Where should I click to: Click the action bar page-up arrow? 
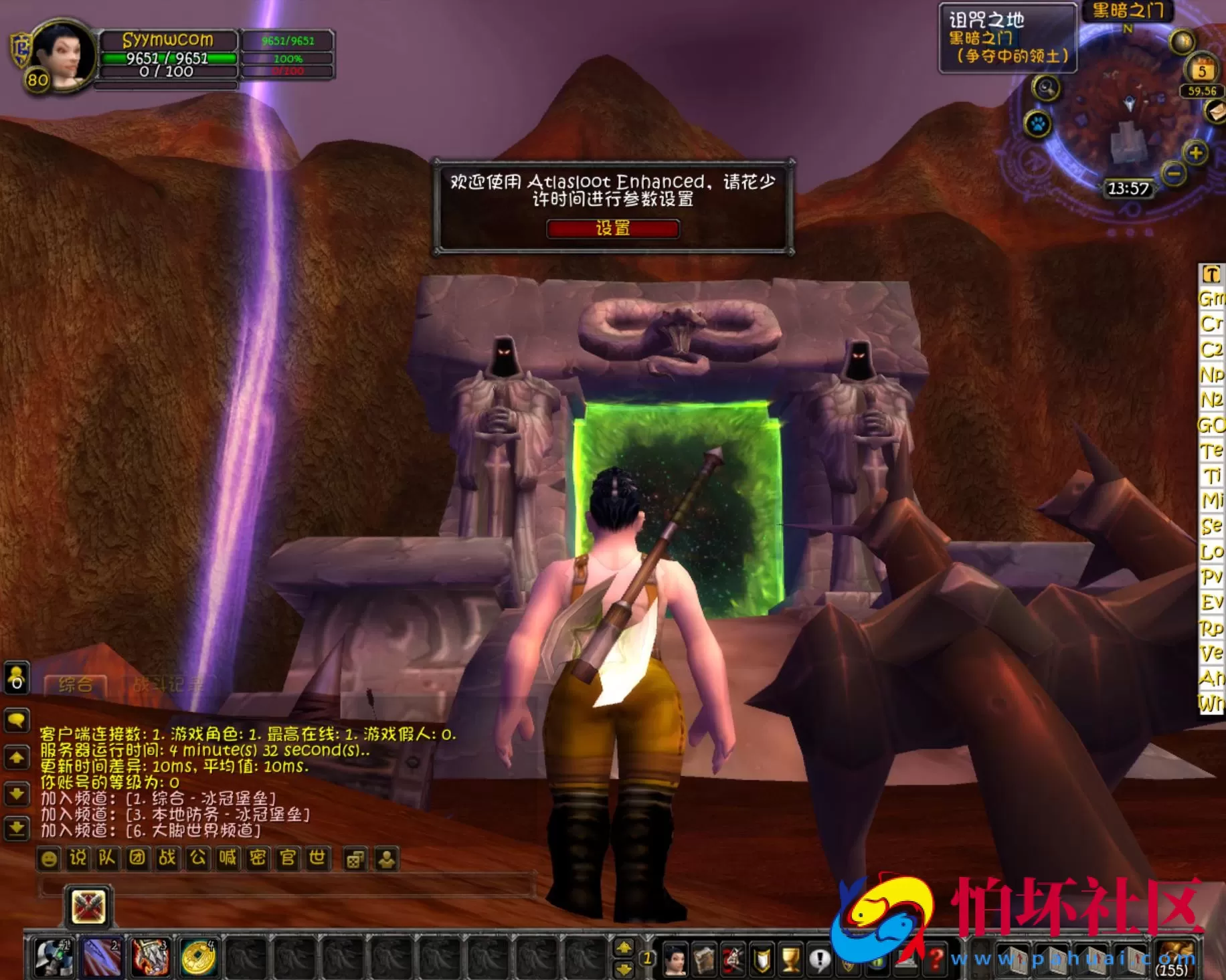coord(623,946)
